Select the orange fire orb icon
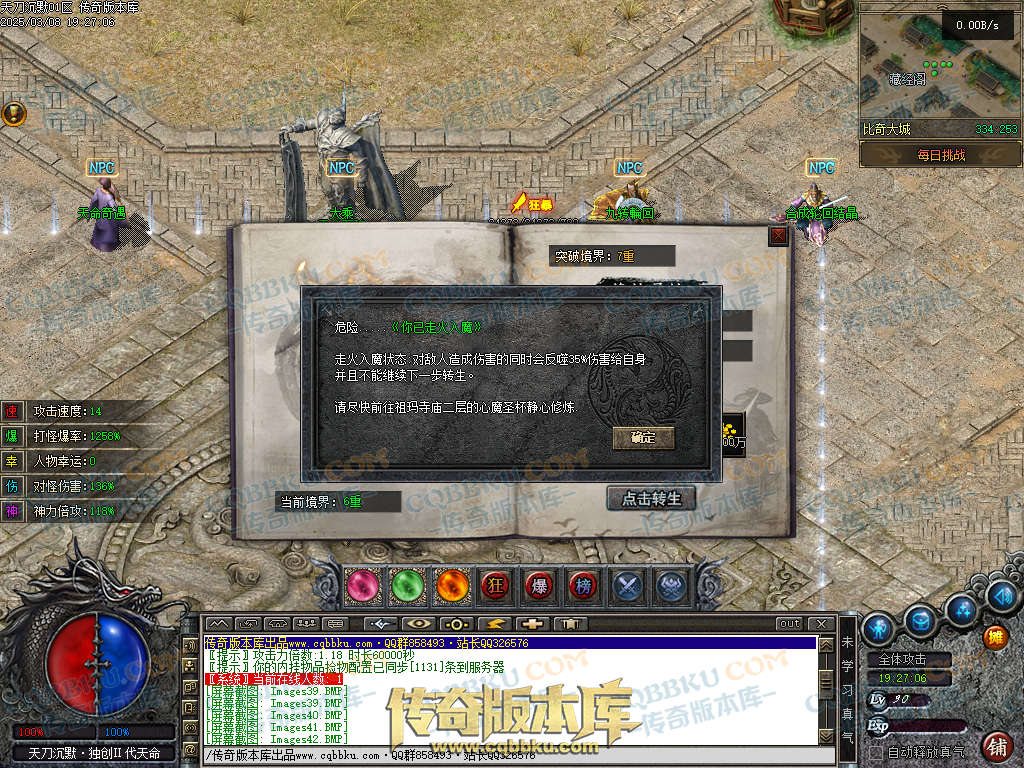Screen dimensions: 1024x768 point(450,586)
